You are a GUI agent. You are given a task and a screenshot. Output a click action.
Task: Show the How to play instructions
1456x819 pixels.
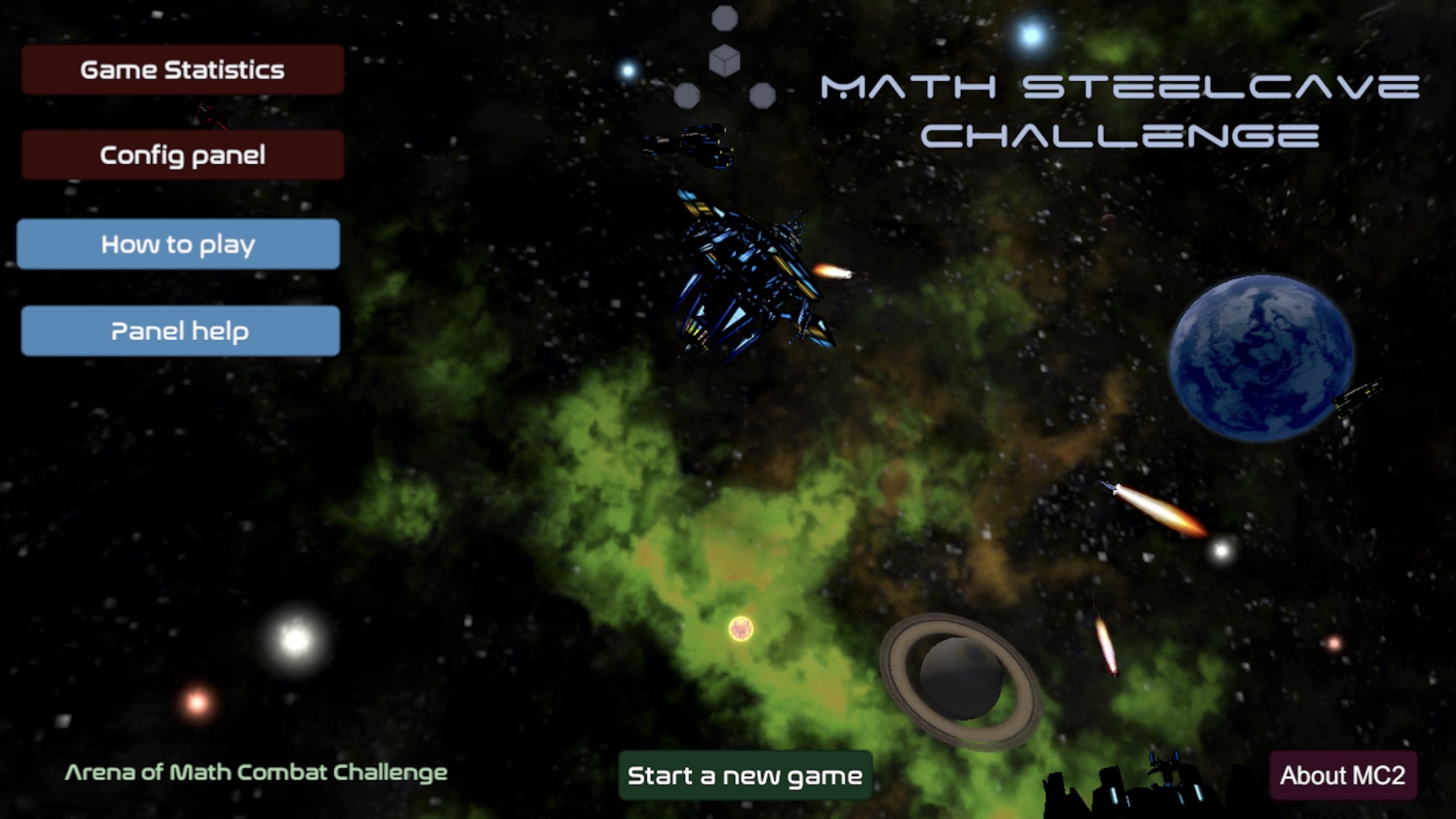click(x=178, y=244)
